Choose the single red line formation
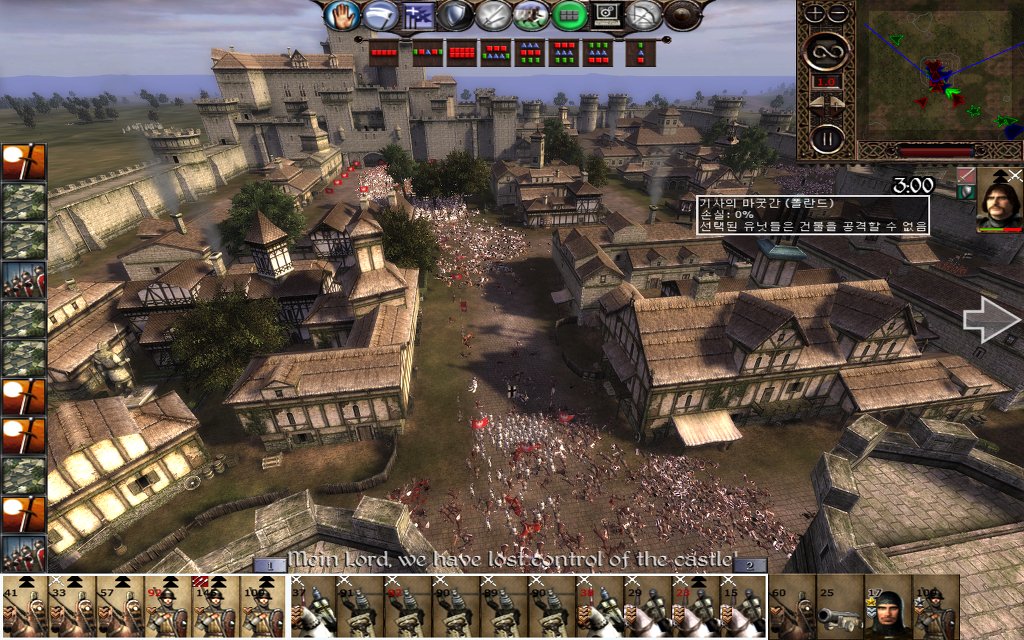1024x640 pixels. pyautogui.click(x=384, y=52)
